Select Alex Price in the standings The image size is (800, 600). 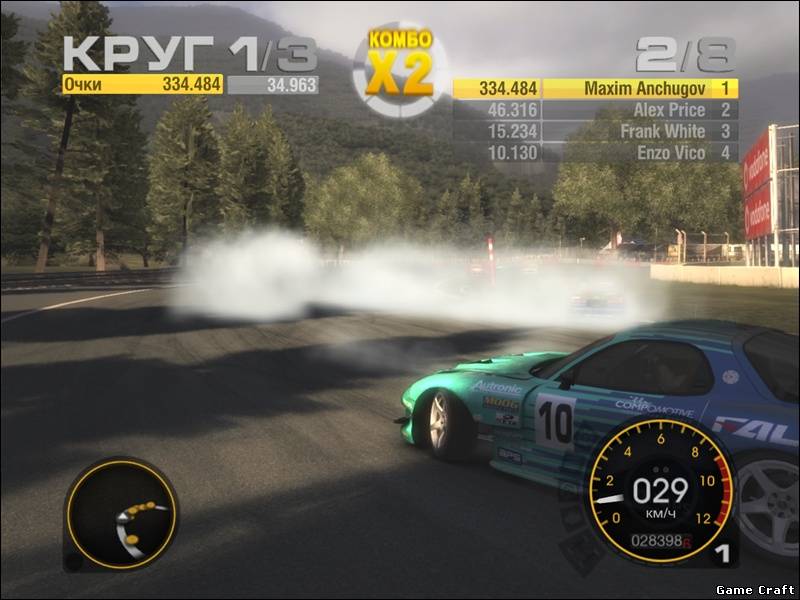coord(595,110)
